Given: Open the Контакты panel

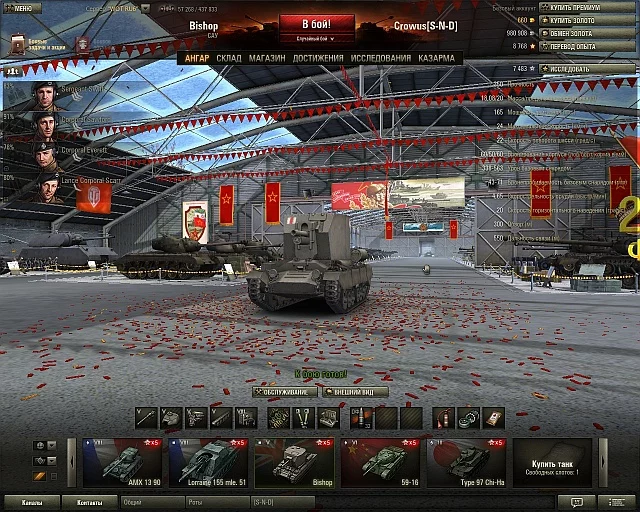Looking at the screenshot, I should pyautogui.click(x=90, y=502).
